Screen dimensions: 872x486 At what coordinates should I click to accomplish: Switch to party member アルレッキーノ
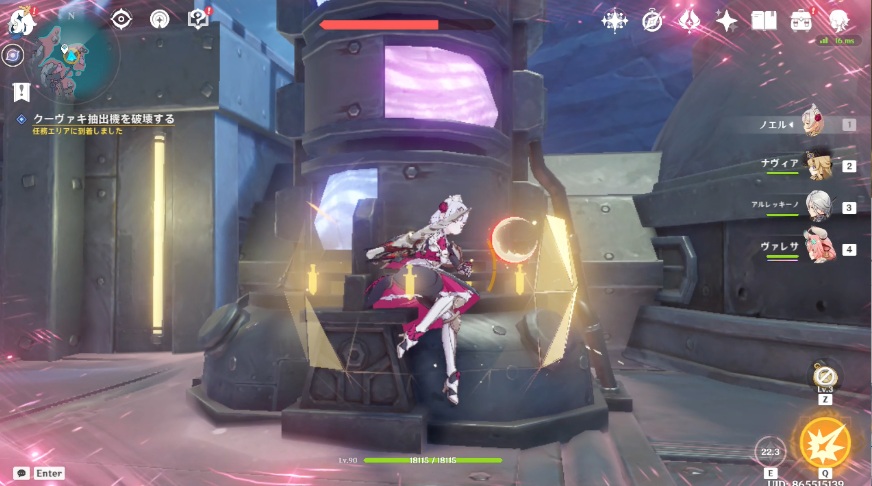(x=819, y=207)
